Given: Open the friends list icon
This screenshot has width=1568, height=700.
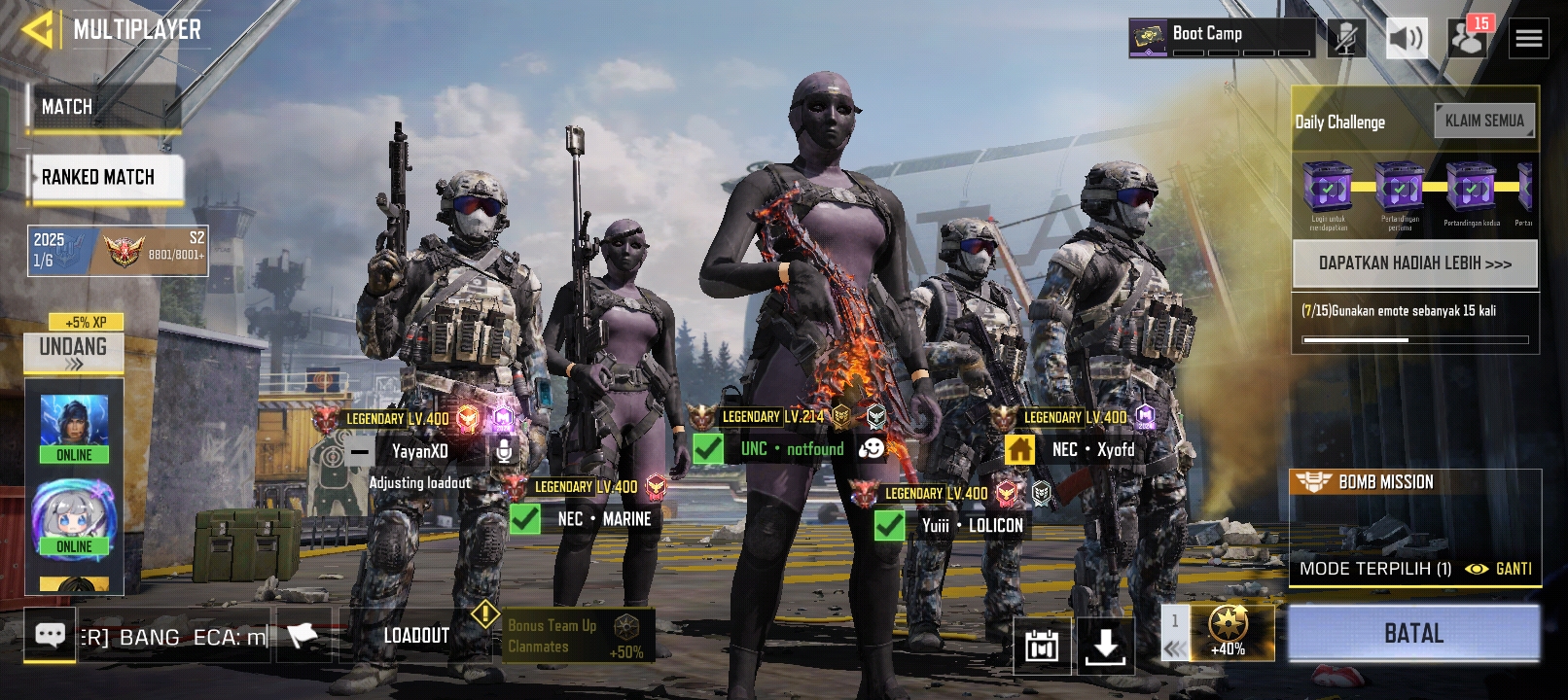Looking at the screenshot, I should click(1467, 39).
